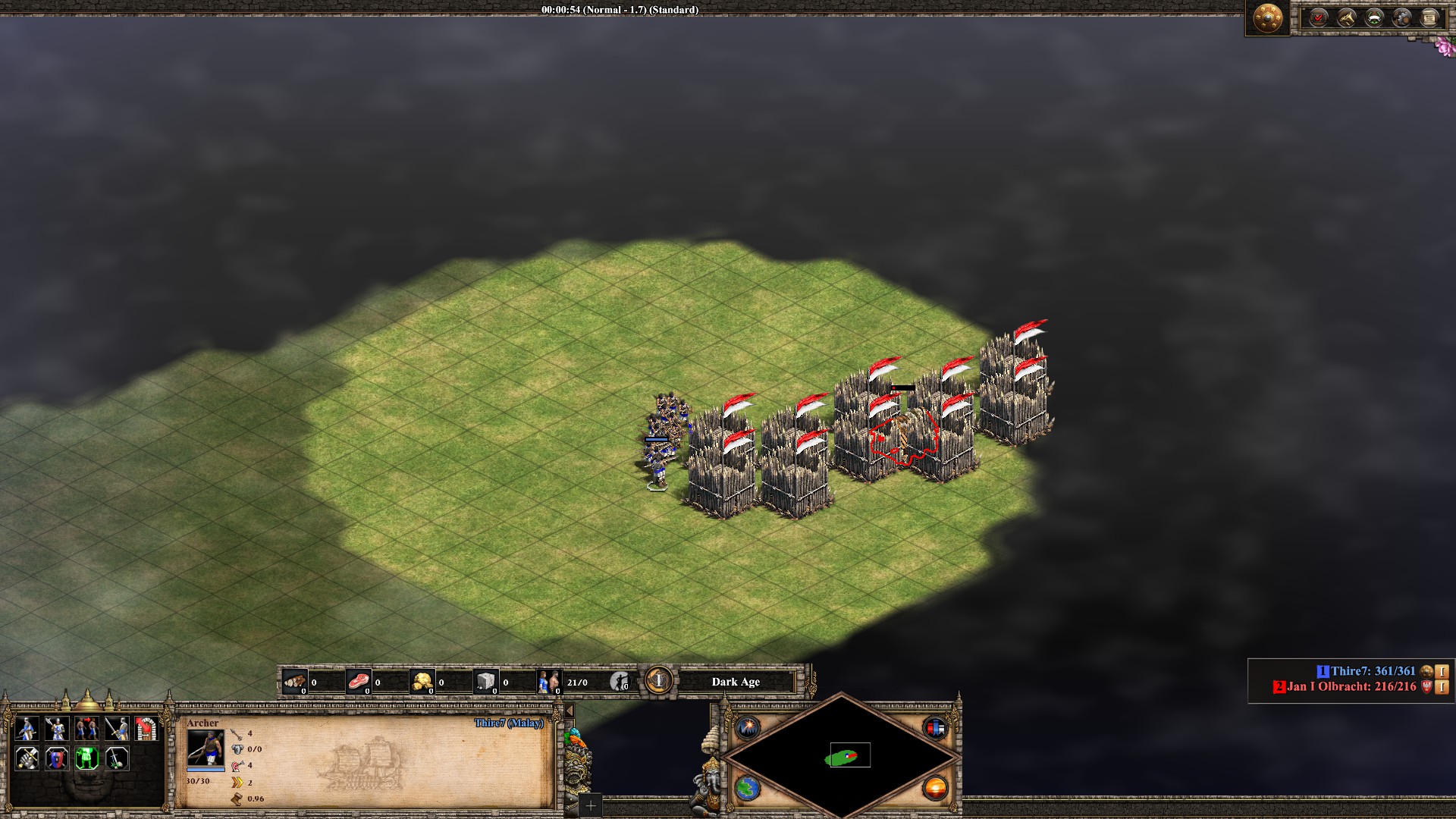Image resolution: width=1456 pixels, height=819 pixels.
Task: Open the tech tree gears button
Action: [1402, 17]
